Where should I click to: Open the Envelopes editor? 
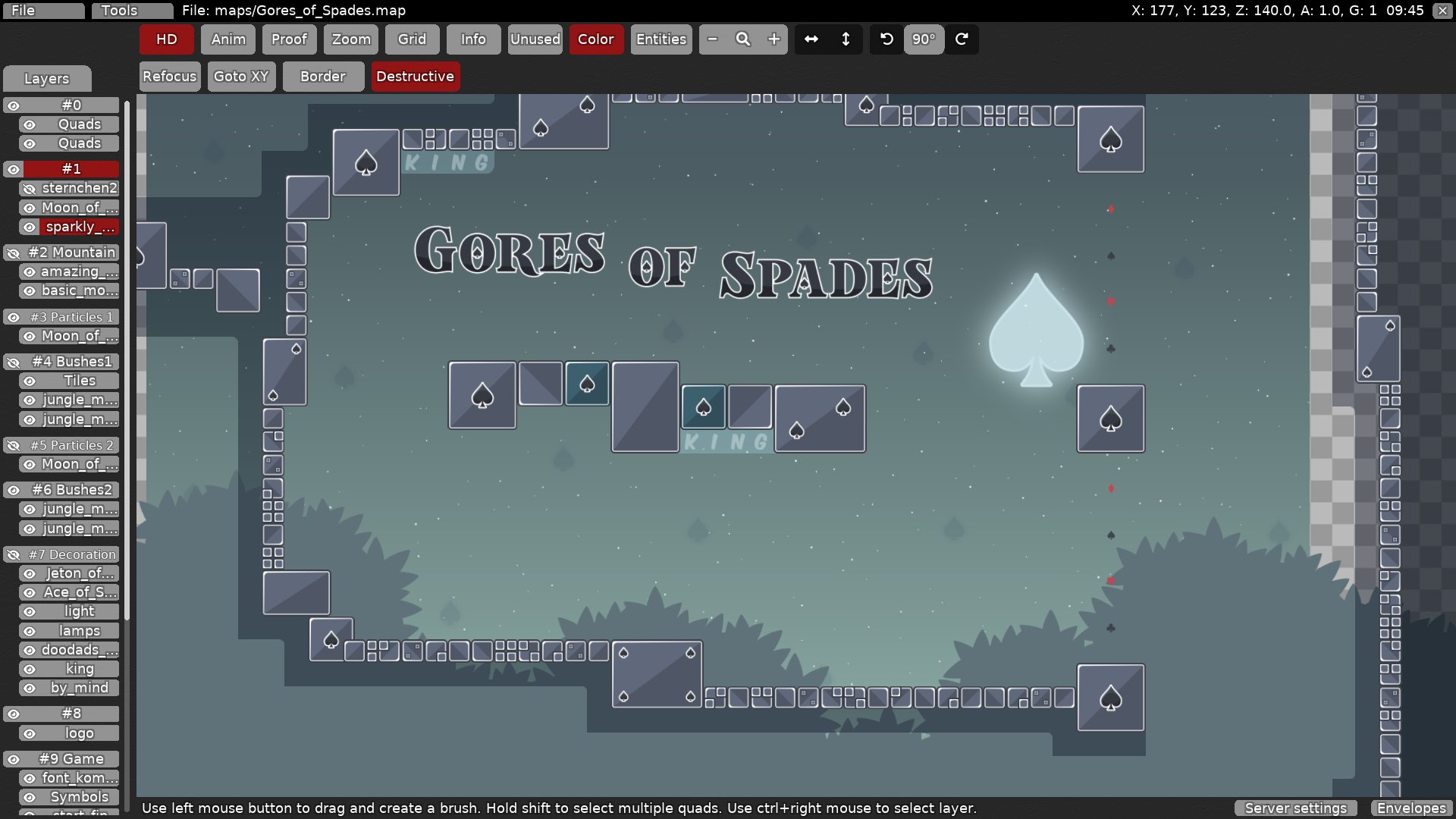(x=1410, y=808)
